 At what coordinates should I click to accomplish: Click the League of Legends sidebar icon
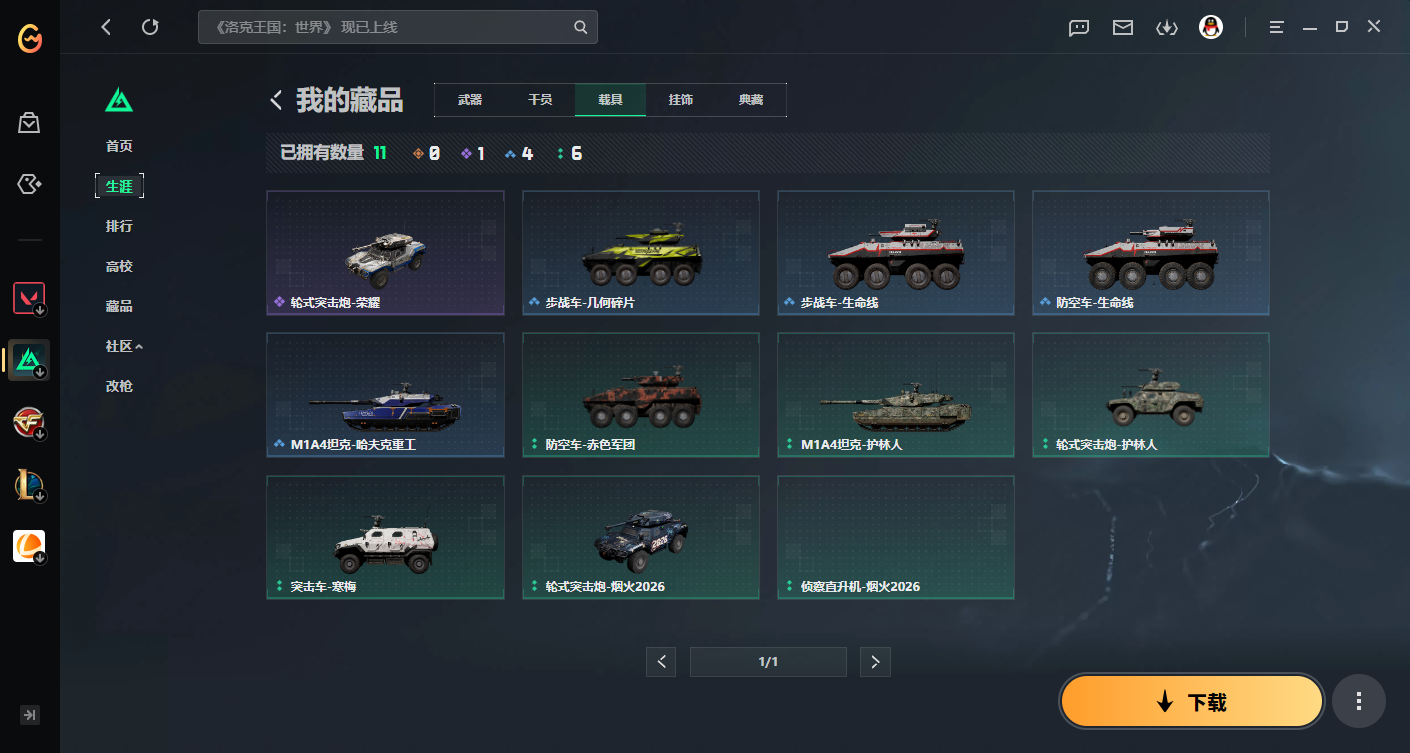point(29,484)
